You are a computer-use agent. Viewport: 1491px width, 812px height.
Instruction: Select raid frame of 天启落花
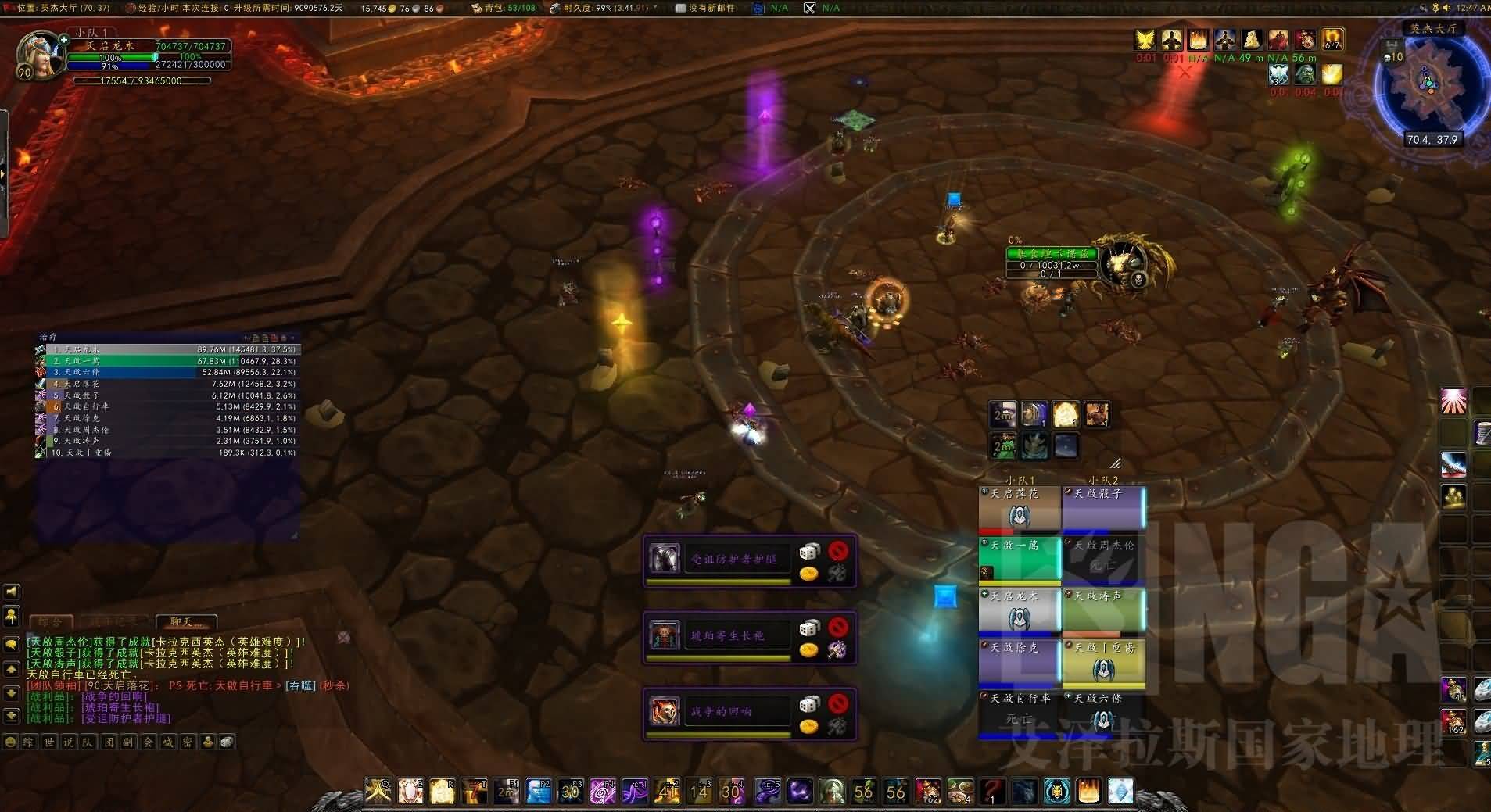pyautogui.click(x=1019, y=508)
